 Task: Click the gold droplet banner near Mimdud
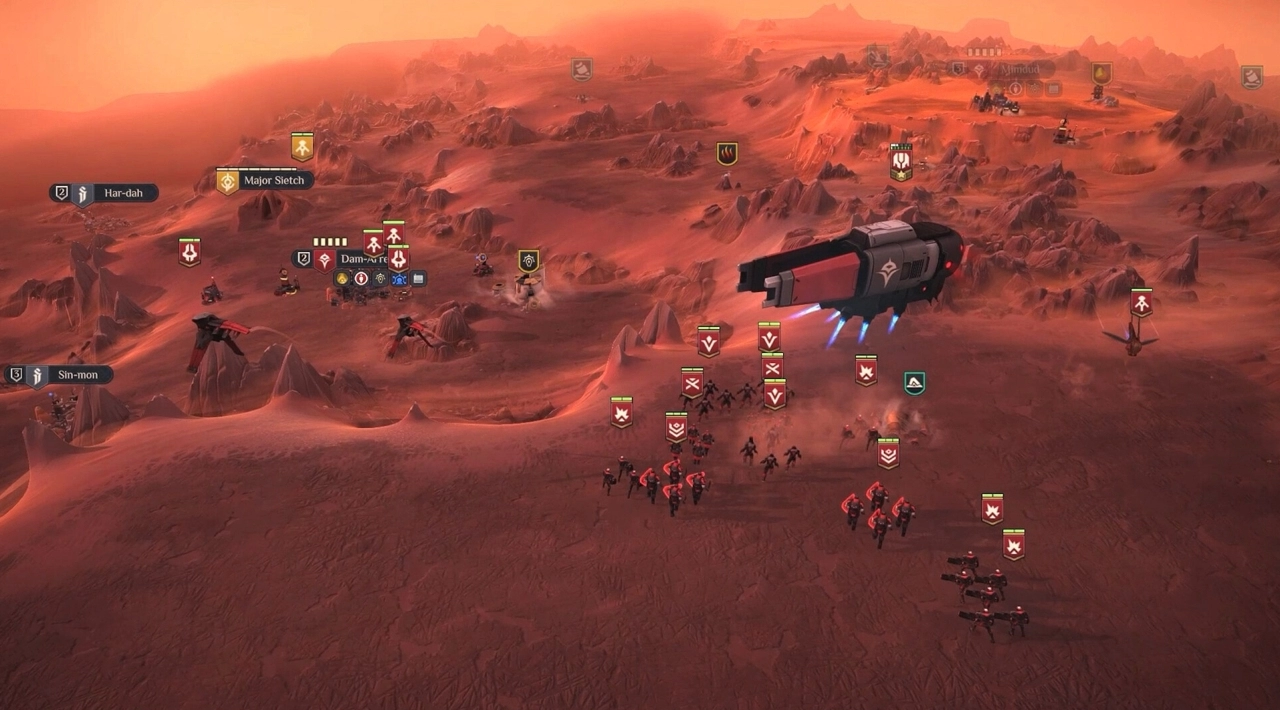[x=1101, y=73]
